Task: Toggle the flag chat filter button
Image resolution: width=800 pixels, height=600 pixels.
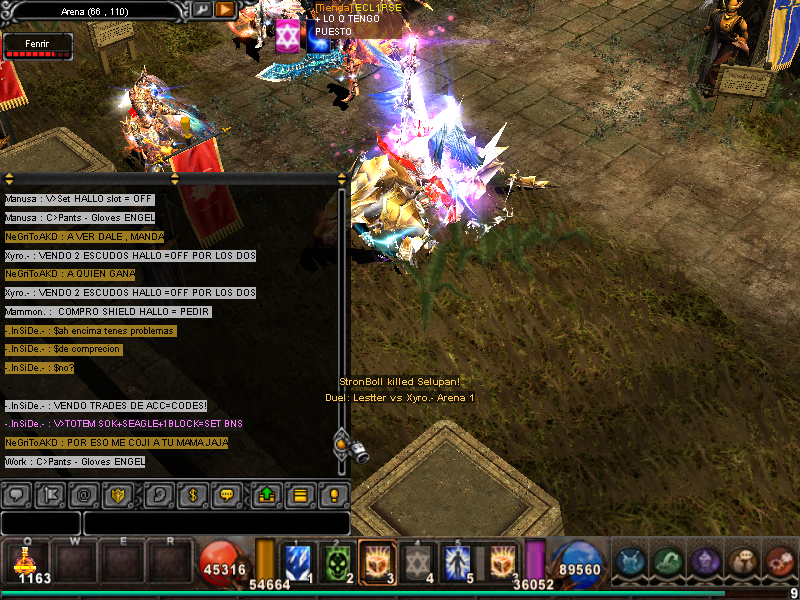Action: (x=49, y=494)
